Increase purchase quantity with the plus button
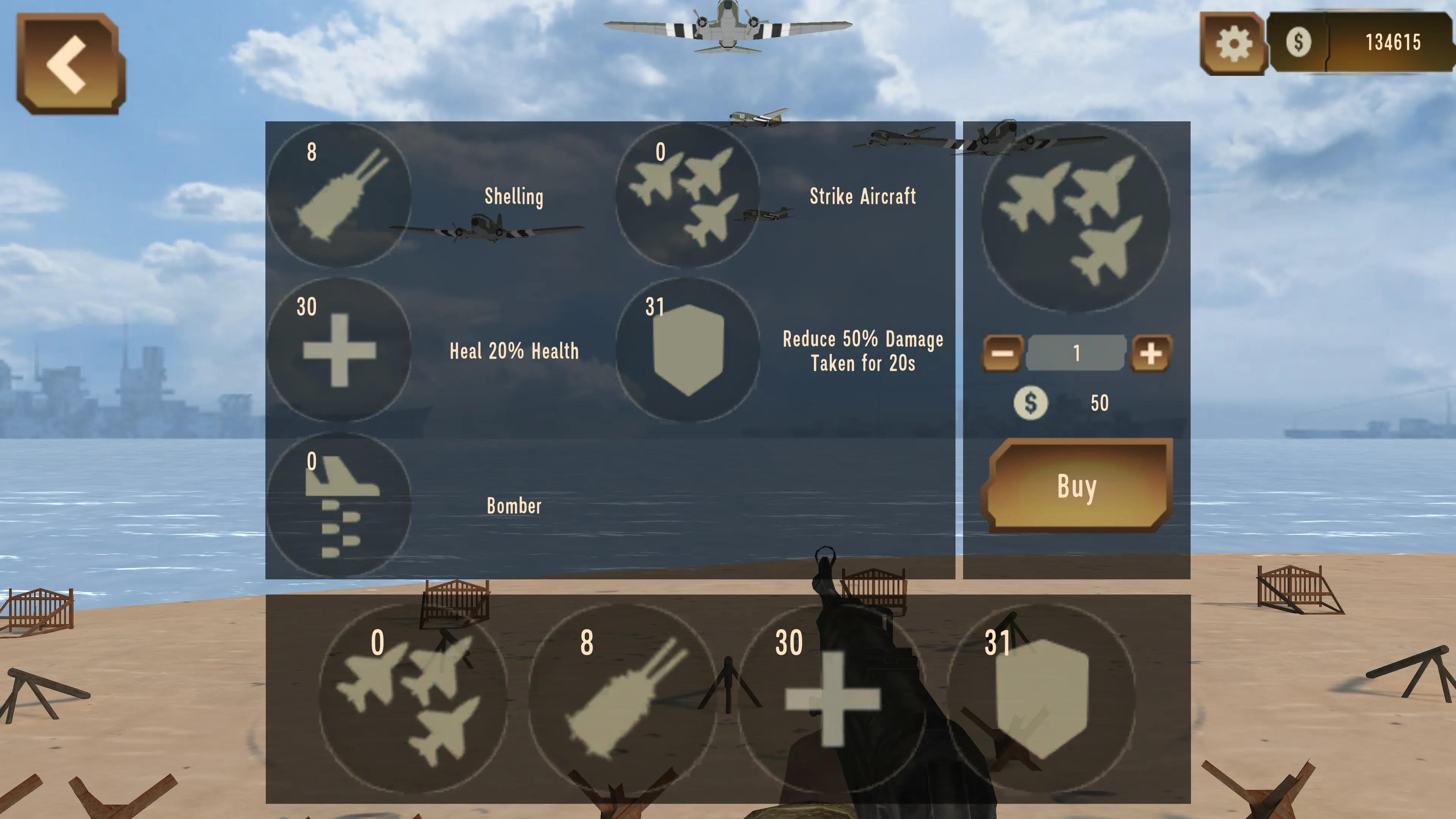This screenshot has height=819, width=1456. pos(1152,353)
